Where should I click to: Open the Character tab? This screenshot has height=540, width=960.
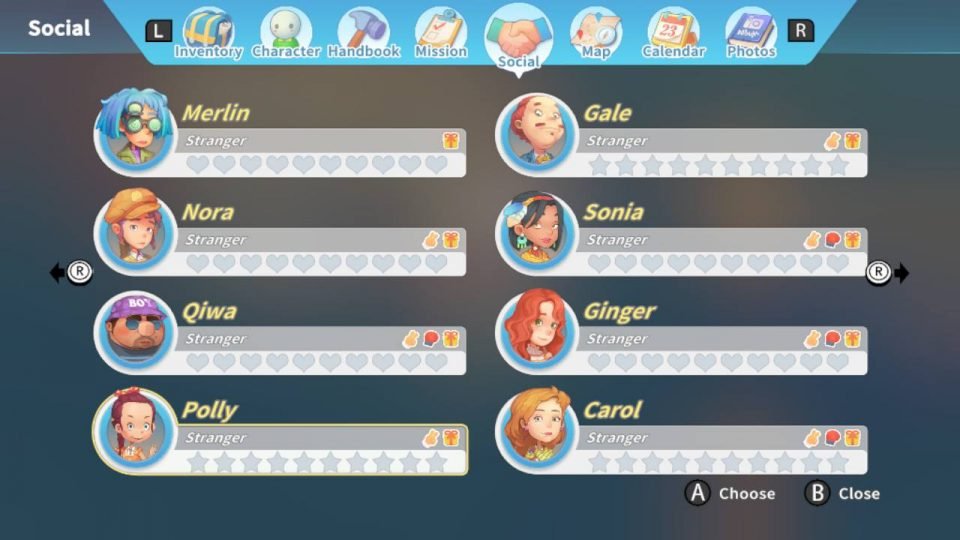(285, 34)
